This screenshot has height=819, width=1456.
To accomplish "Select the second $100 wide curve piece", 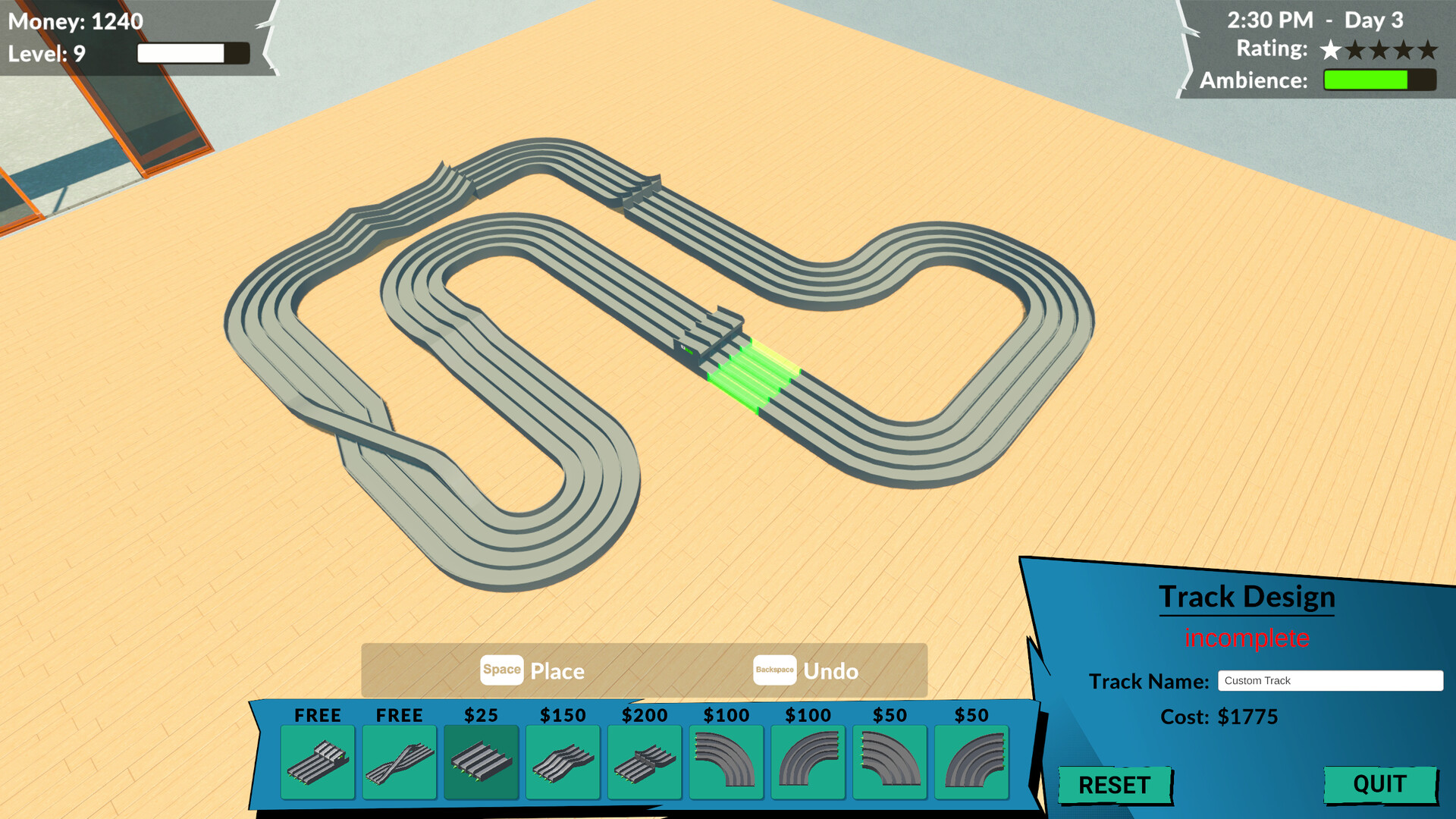I will coord(808,762).
